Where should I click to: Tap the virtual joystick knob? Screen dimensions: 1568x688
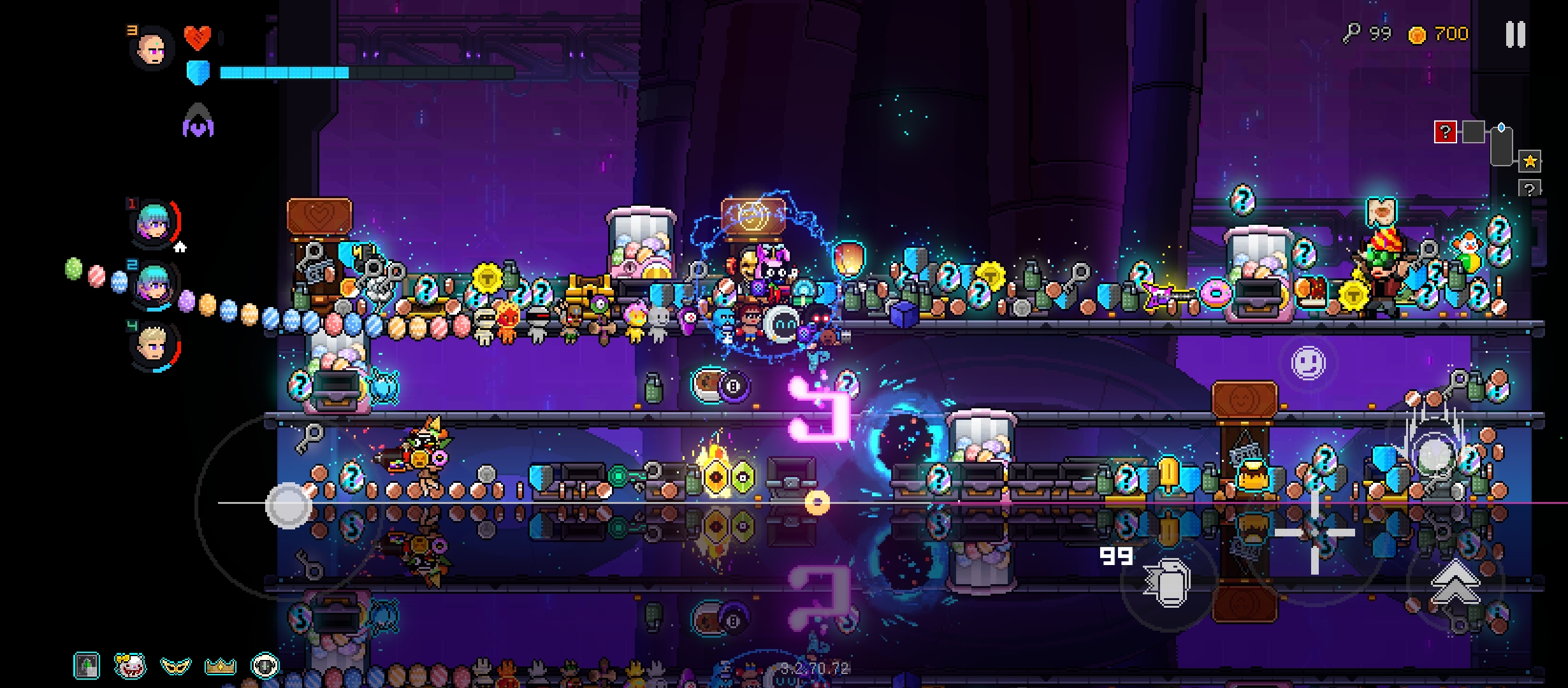pos(288,505)
